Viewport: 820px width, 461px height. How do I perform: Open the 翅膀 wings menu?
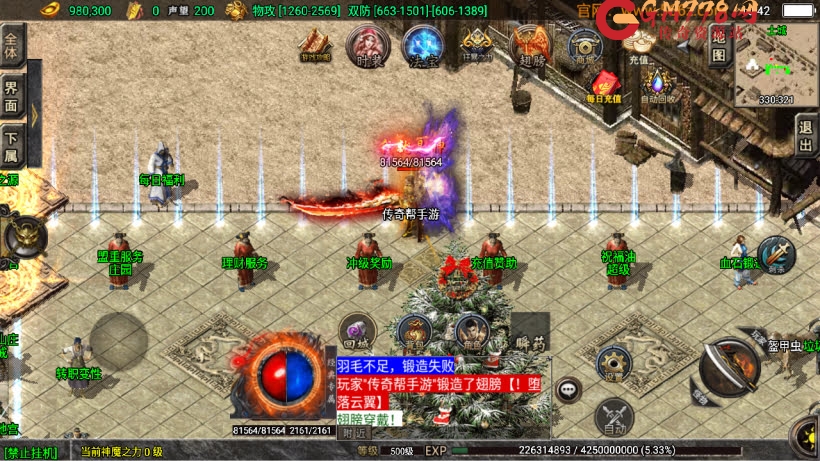pos(529,46)
